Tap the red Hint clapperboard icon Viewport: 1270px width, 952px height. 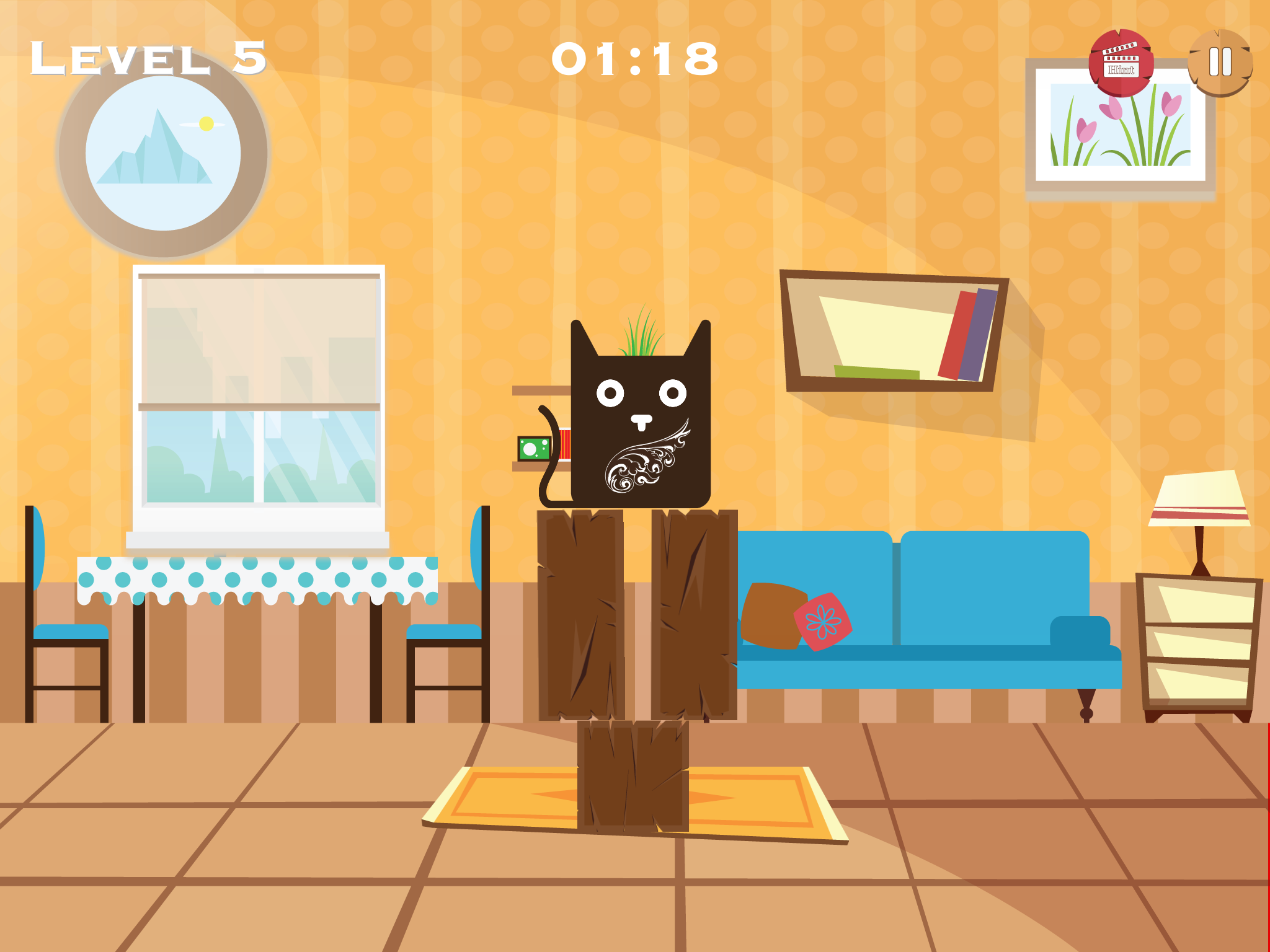(1120, 62)
